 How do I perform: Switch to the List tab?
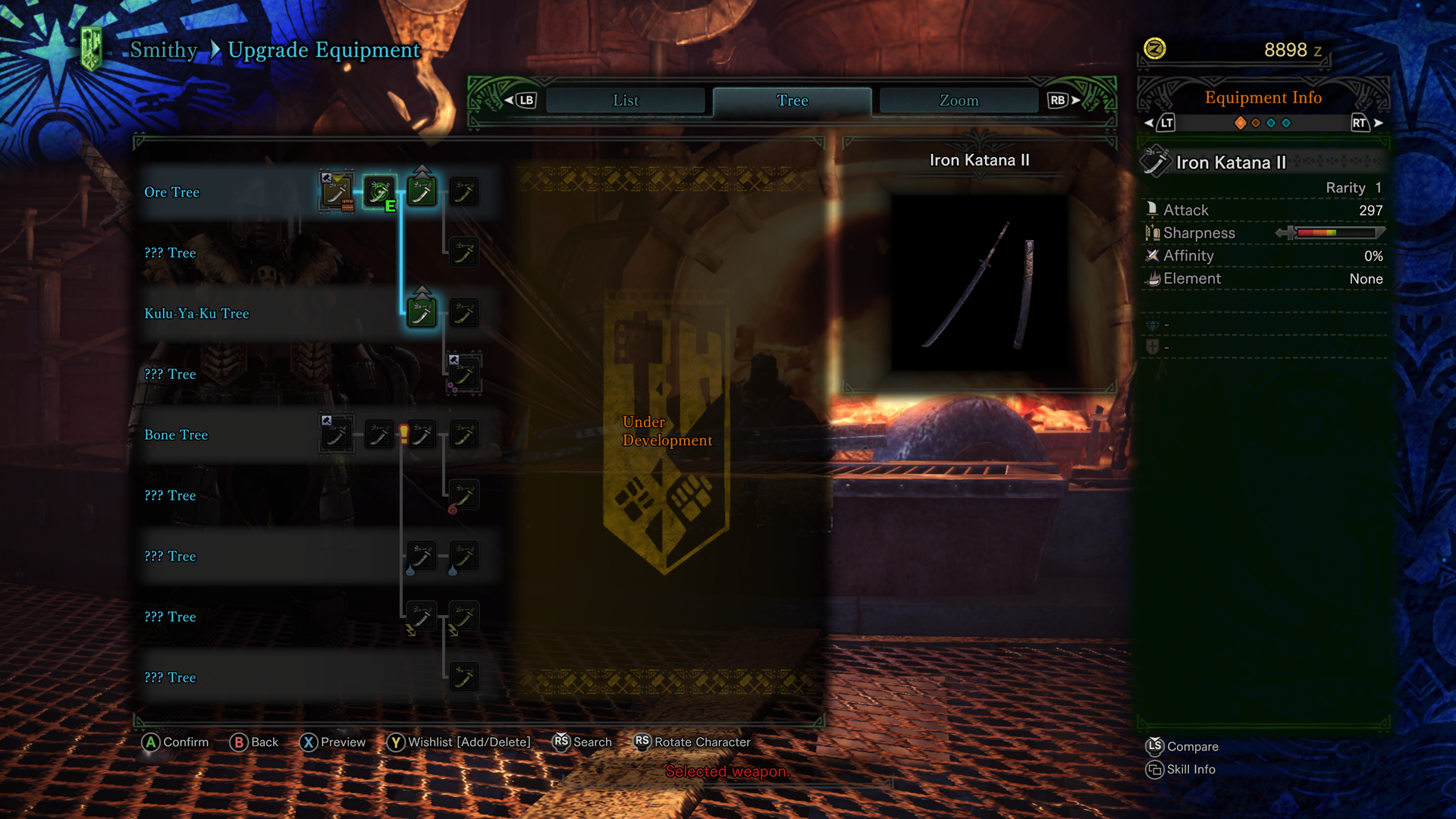626,100
